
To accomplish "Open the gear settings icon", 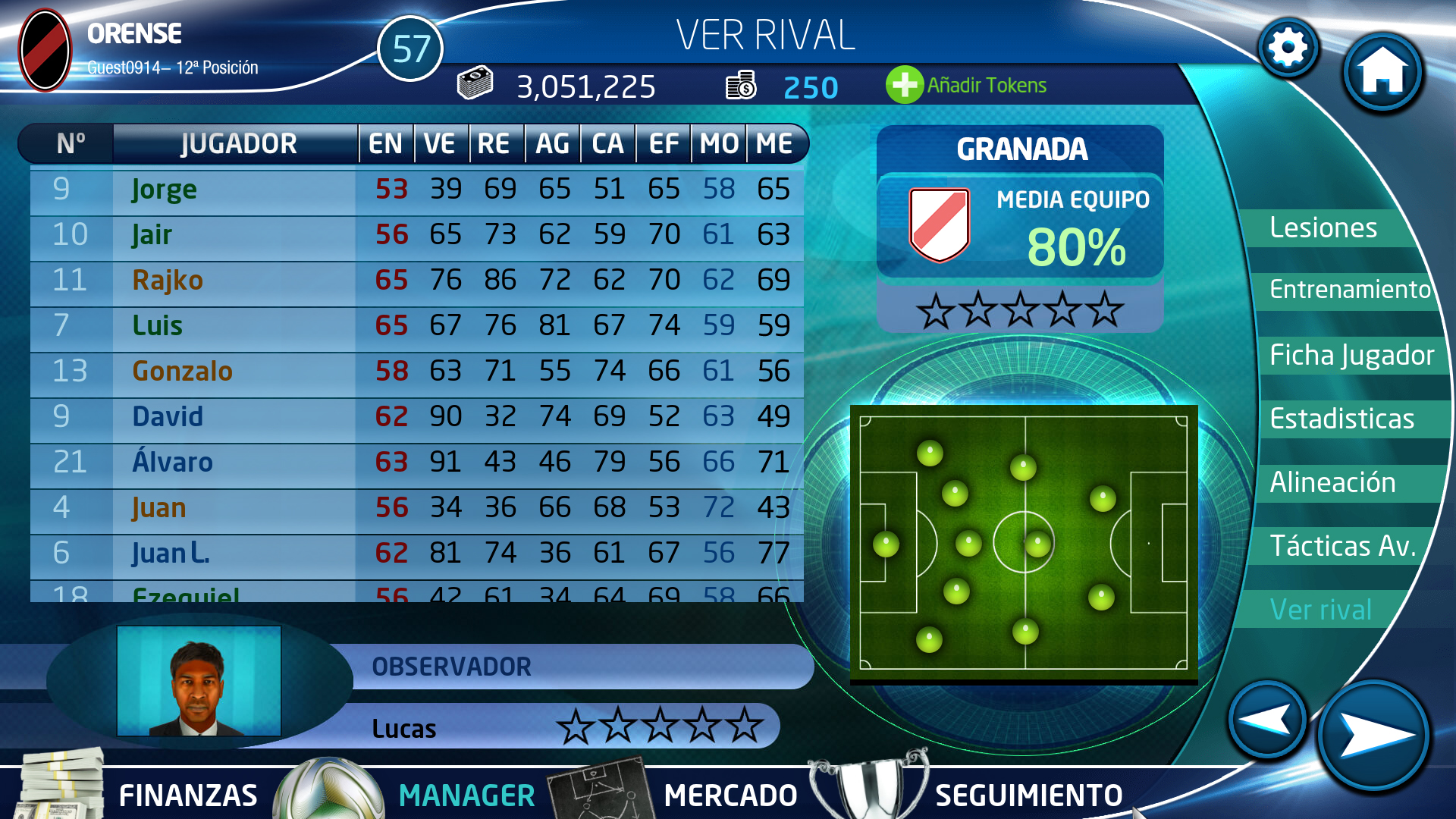I will point(1288,49).
